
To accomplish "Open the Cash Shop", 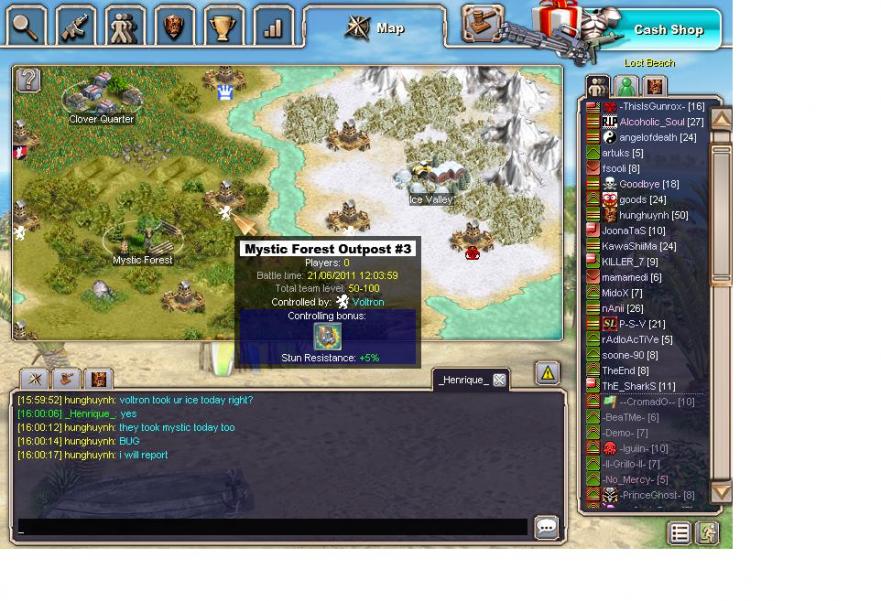I will click(x=667, y=30).
